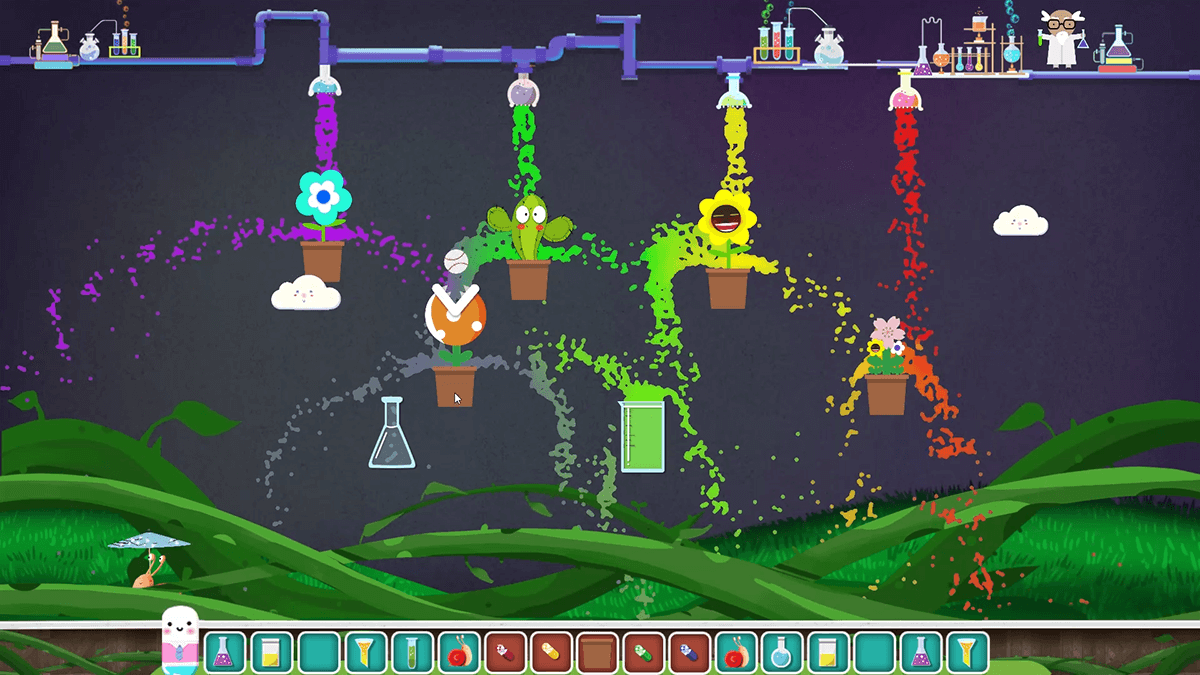Pick the round blue flask slot
The width and height of the screenshot is (1200, 675).
point(782,652)
